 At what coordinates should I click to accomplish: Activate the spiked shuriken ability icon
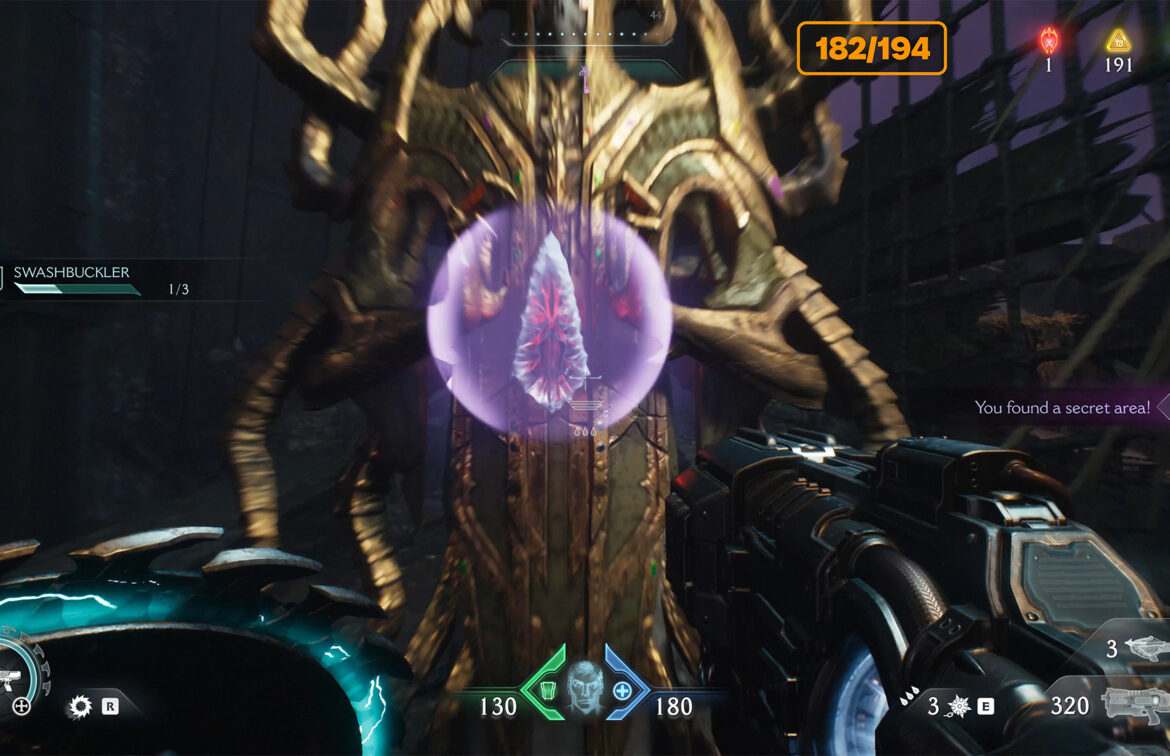tap(958, 707)
